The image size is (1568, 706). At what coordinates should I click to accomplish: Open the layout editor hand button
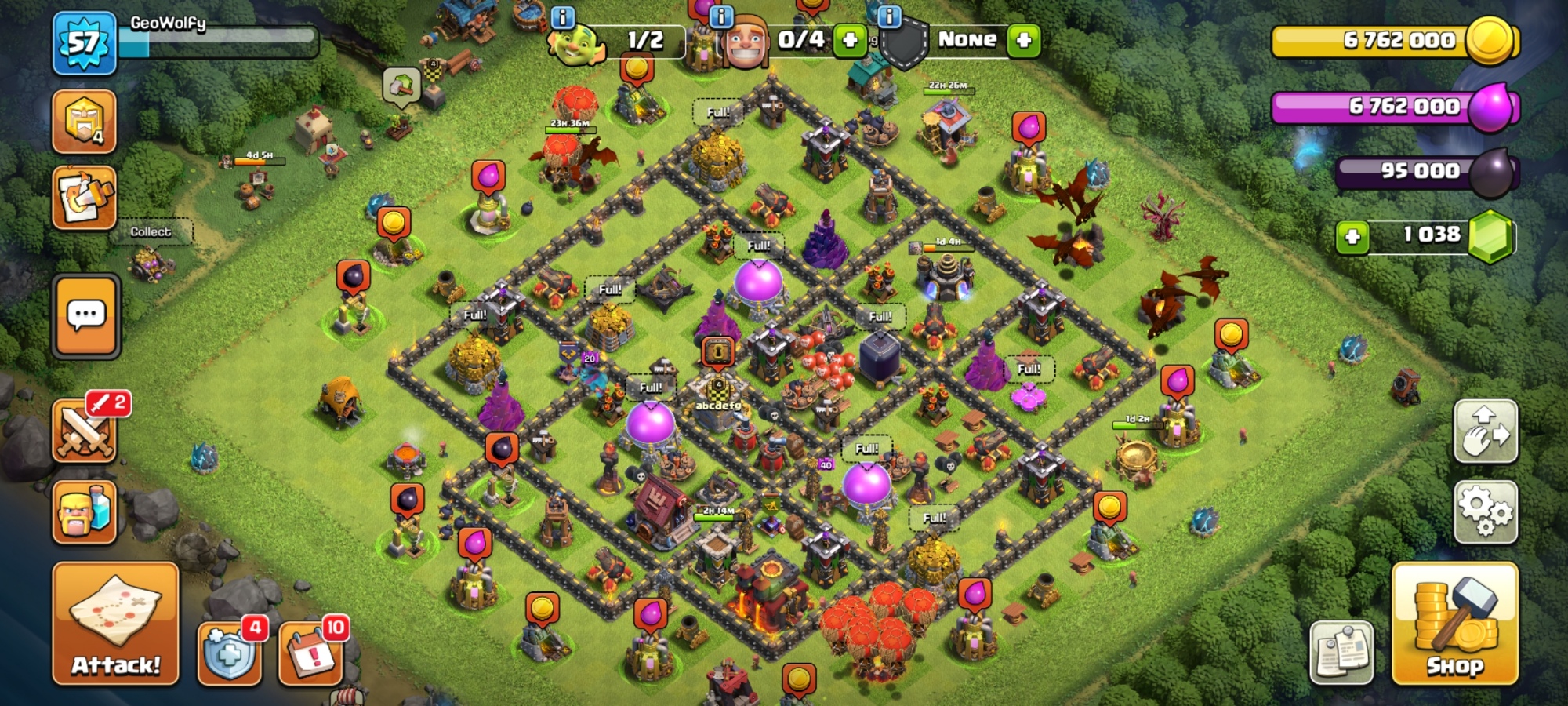coord(1485,431)
